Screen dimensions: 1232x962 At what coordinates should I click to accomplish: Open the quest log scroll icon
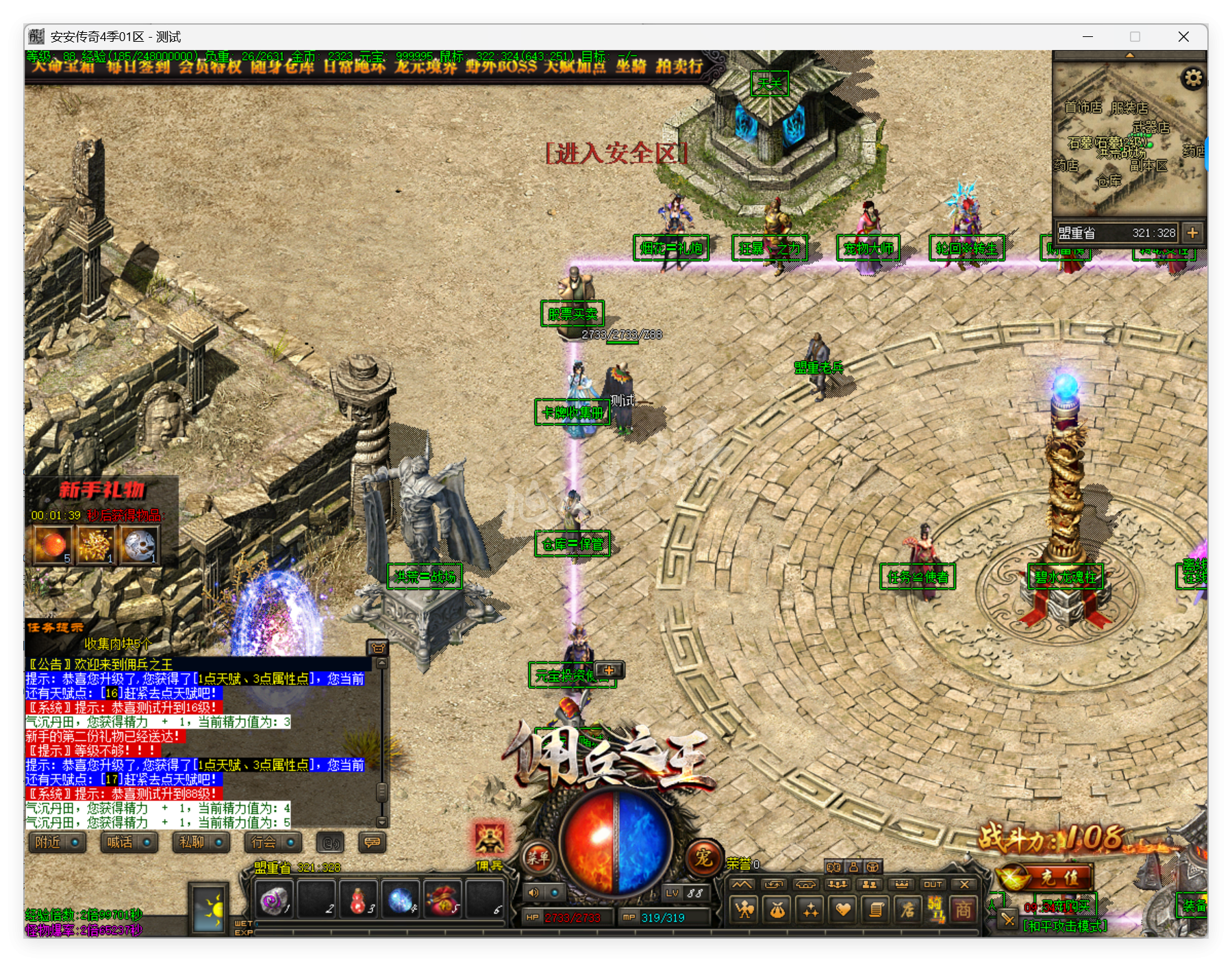(x=875, y=909)
